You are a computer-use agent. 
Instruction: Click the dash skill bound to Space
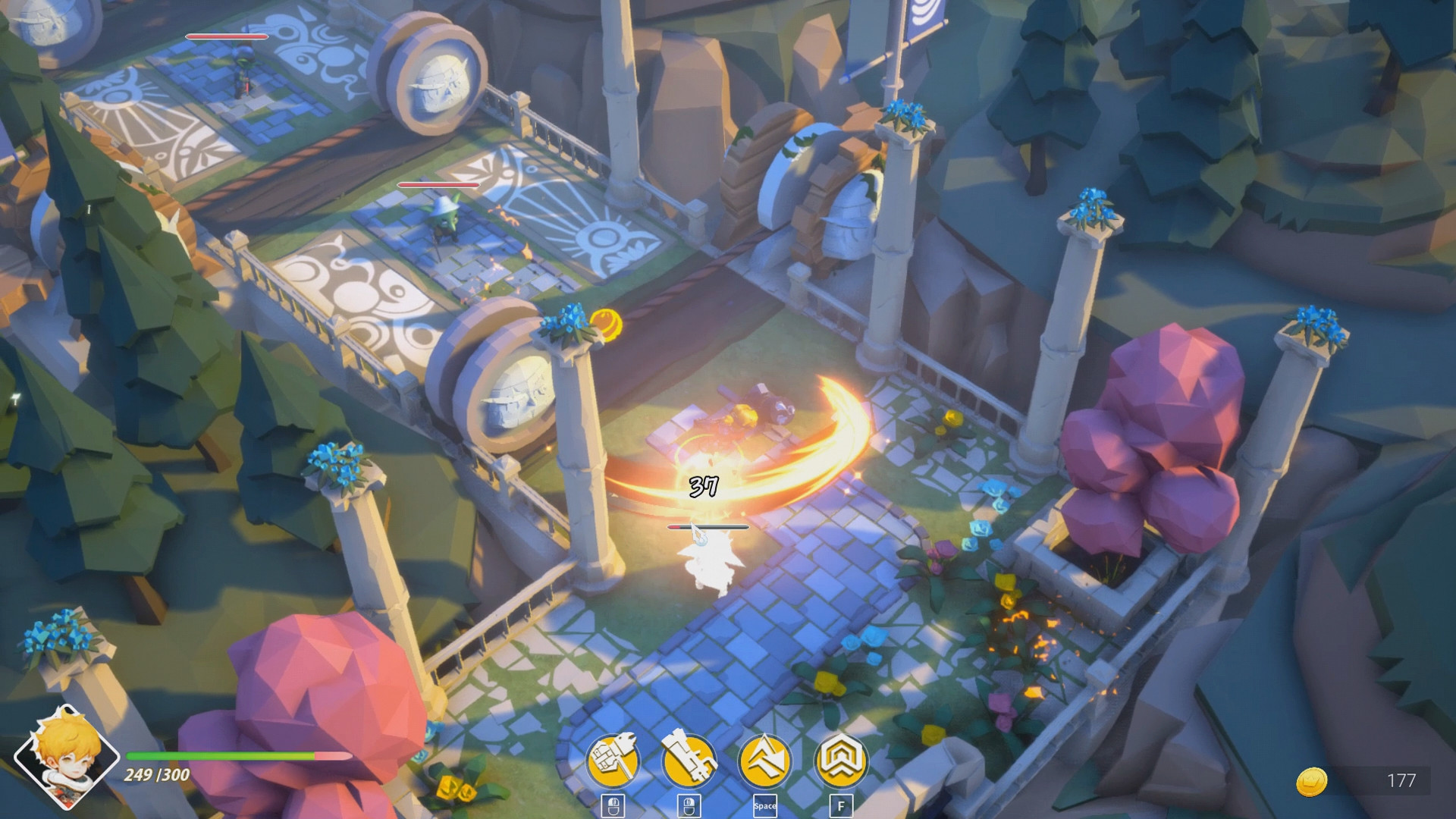pyautogui.click(x=767, y=758)
